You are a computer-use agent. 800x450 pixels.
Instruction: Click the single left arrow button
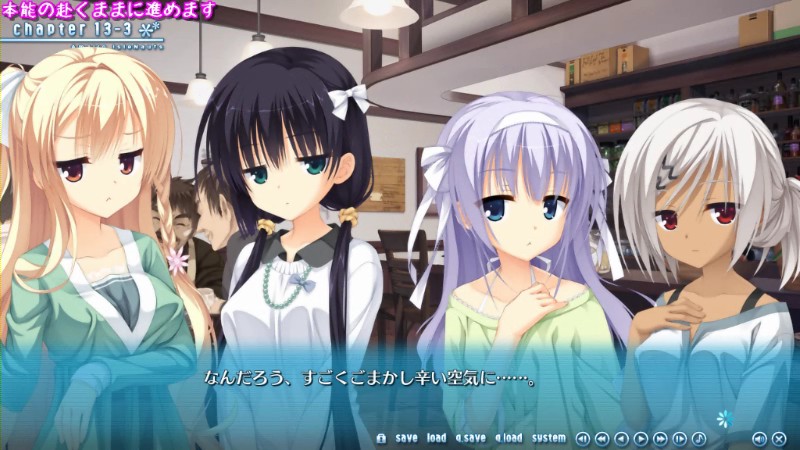(621, 438)
